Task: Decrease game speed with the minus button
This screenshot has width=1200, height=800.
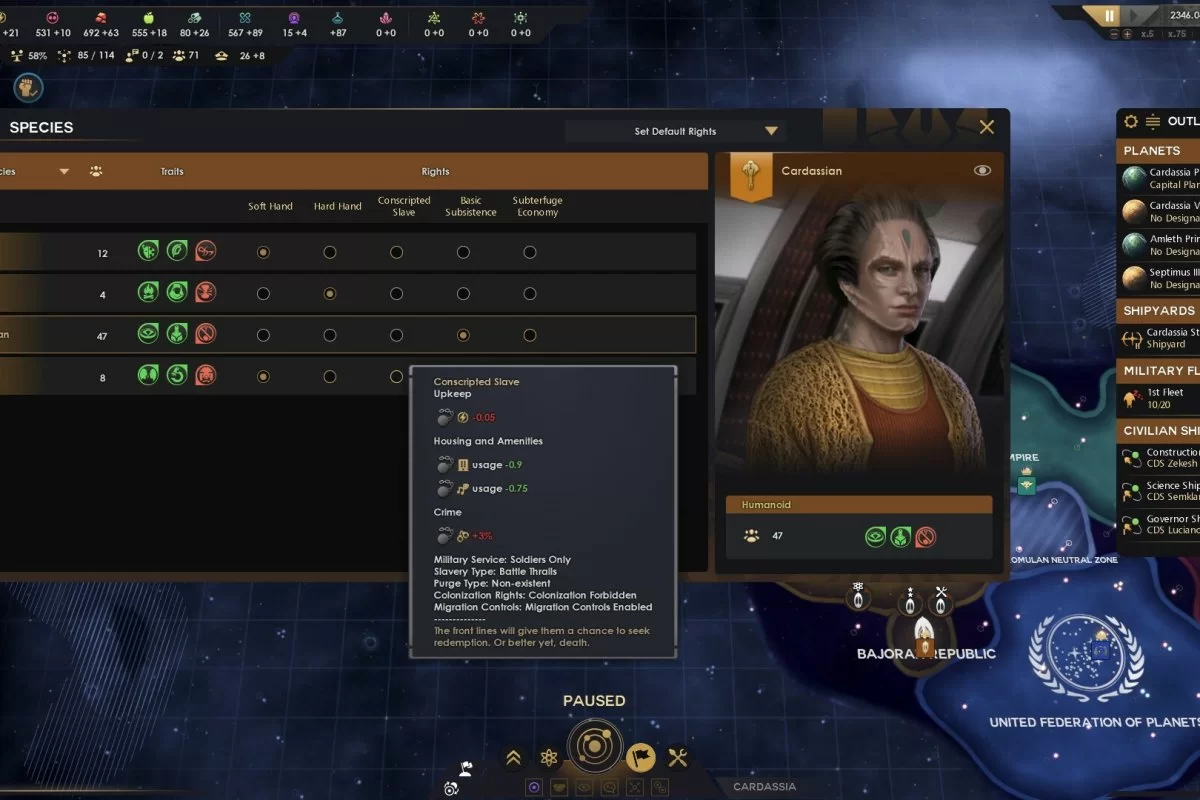Action: (x=1113, y=34)
